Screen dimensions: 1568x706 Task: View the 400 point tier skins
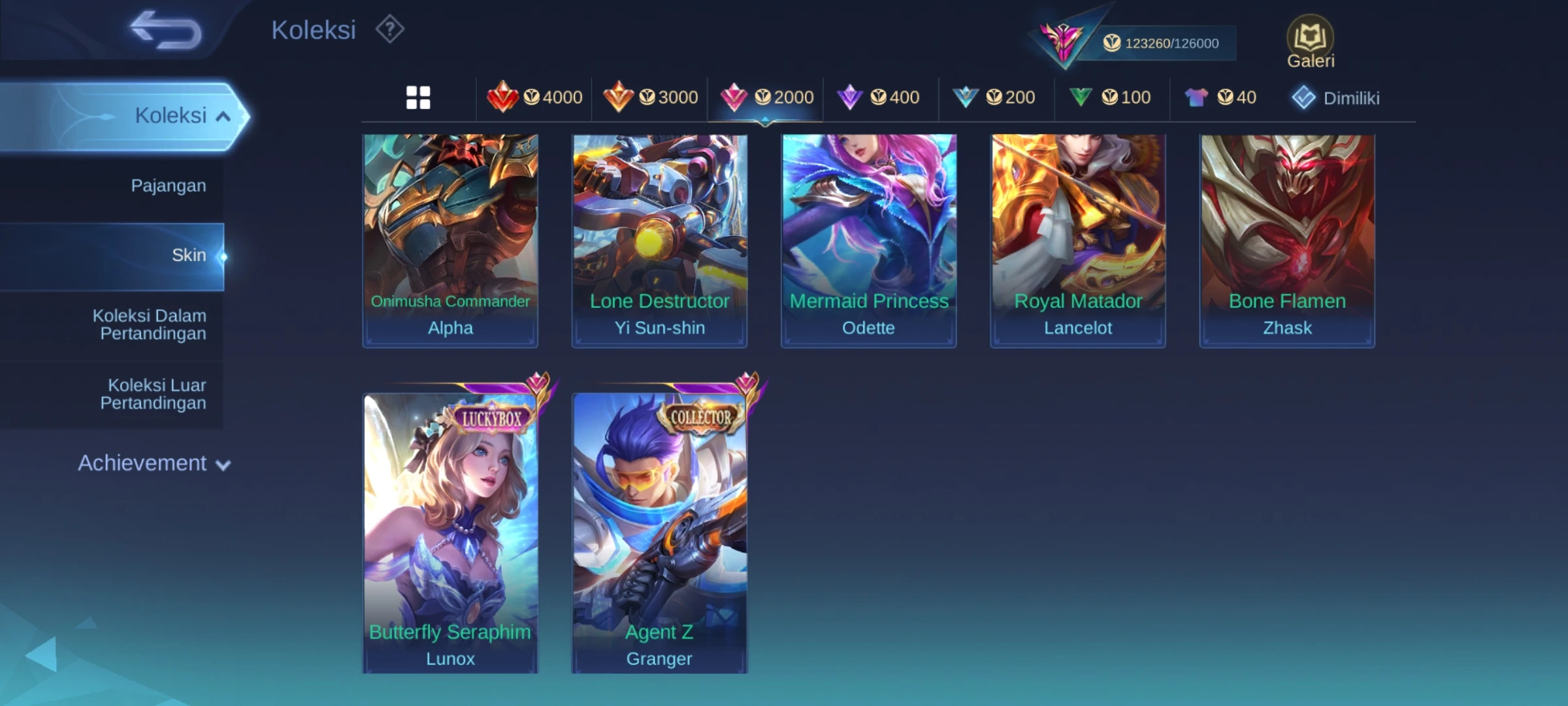(x=879, y=97)
